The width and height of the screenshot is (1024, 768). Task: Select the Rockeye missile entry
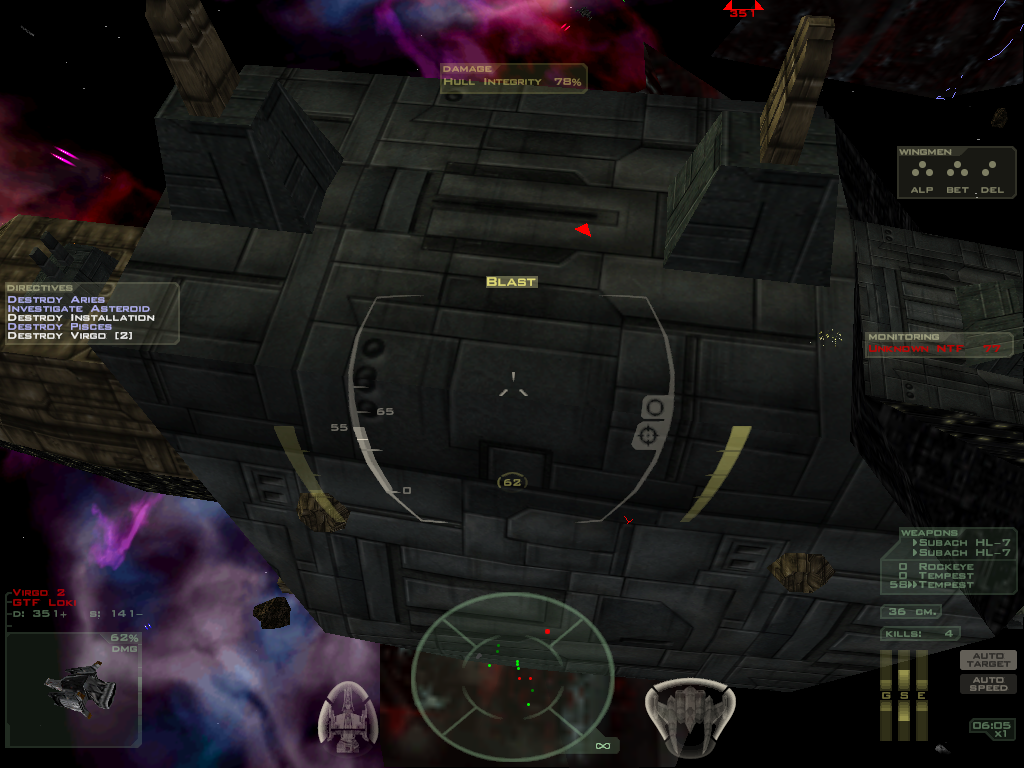934,567
